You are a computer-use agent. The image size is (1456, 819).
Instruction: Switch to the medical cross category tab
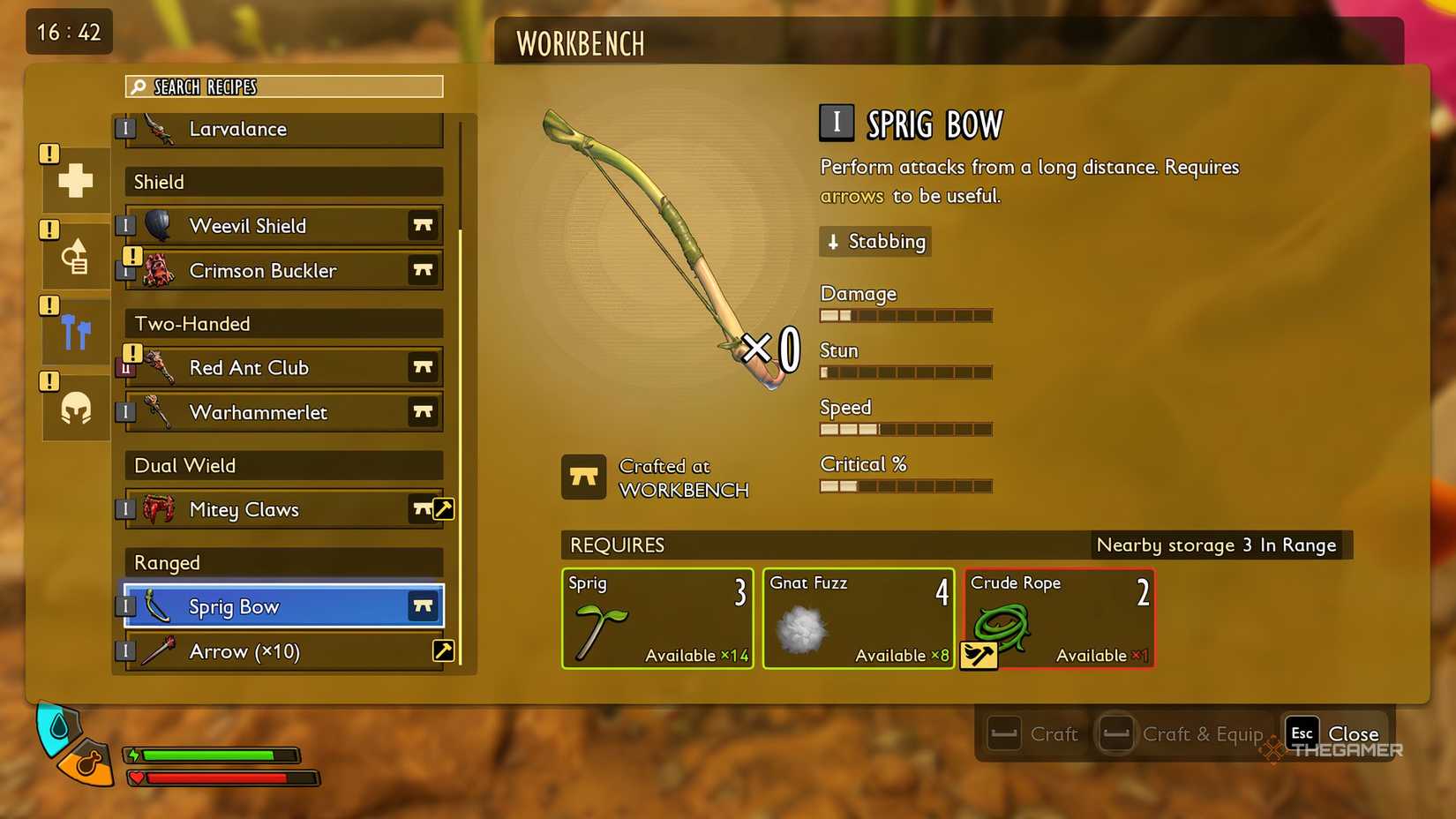point(76,180)
